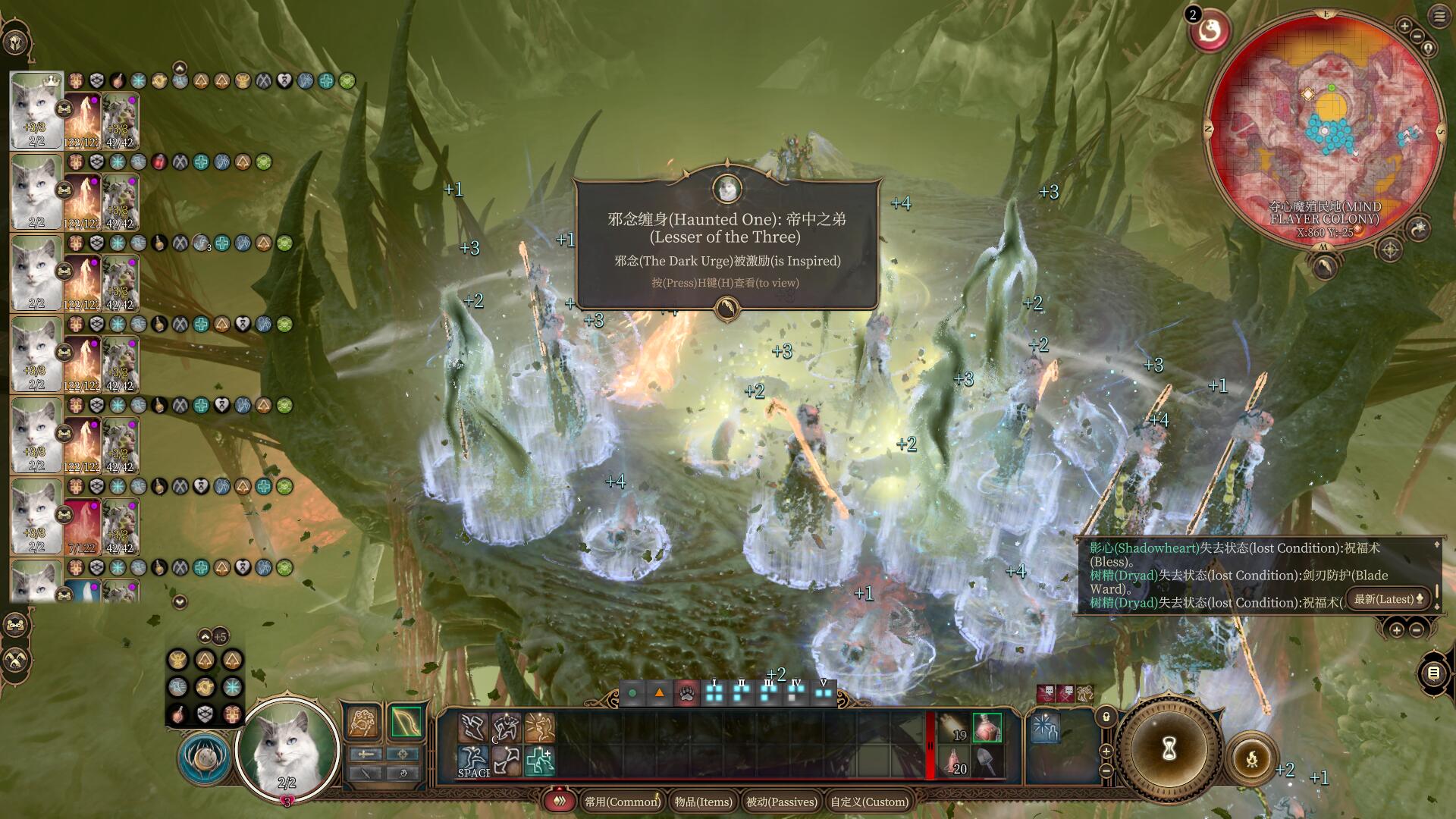Open the Items hotbar tab
Screen dimensions: 1456x819
coord(703,802)
